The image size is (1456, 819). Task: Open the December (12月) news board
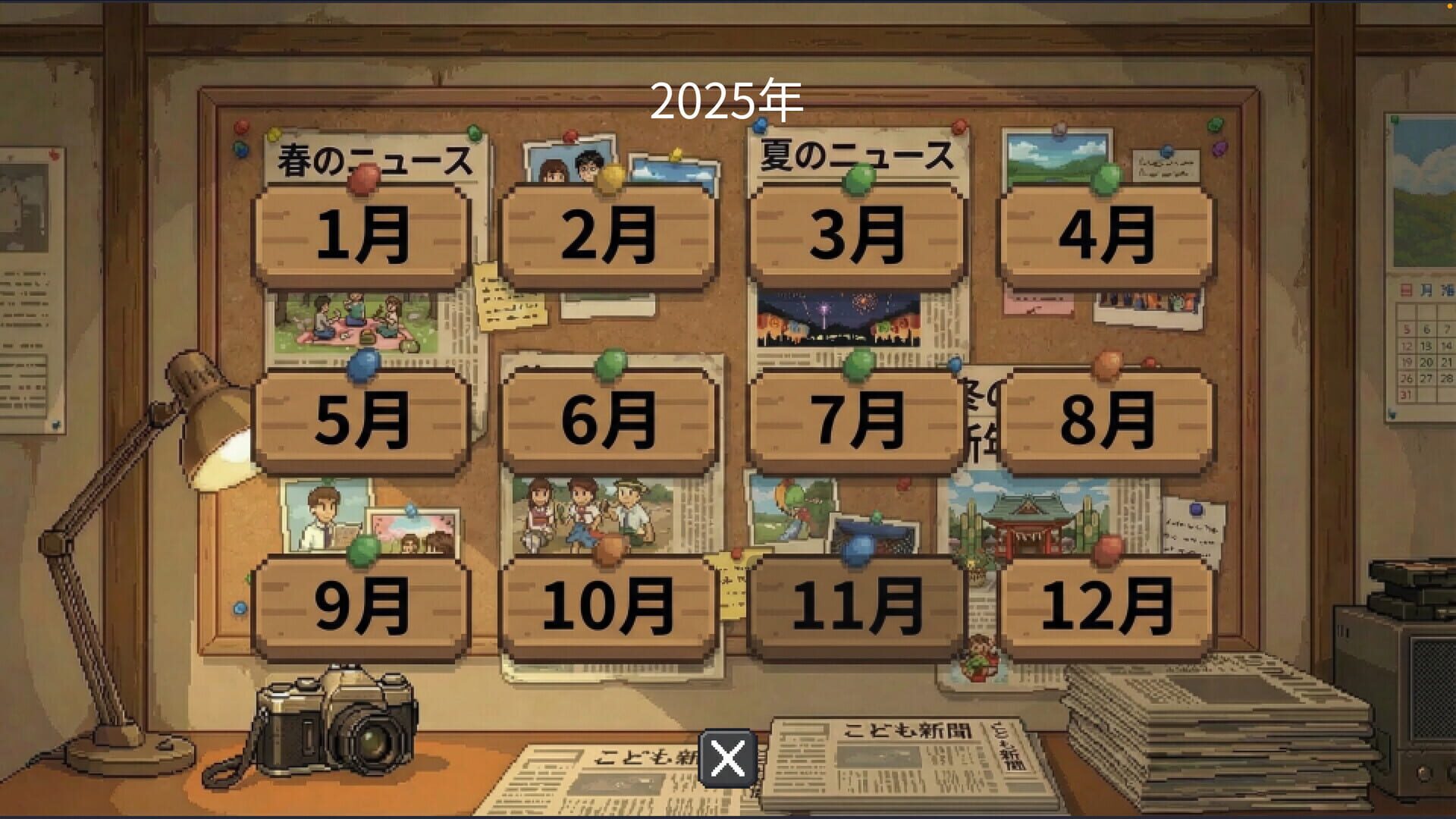click(x=1115, y=603)
